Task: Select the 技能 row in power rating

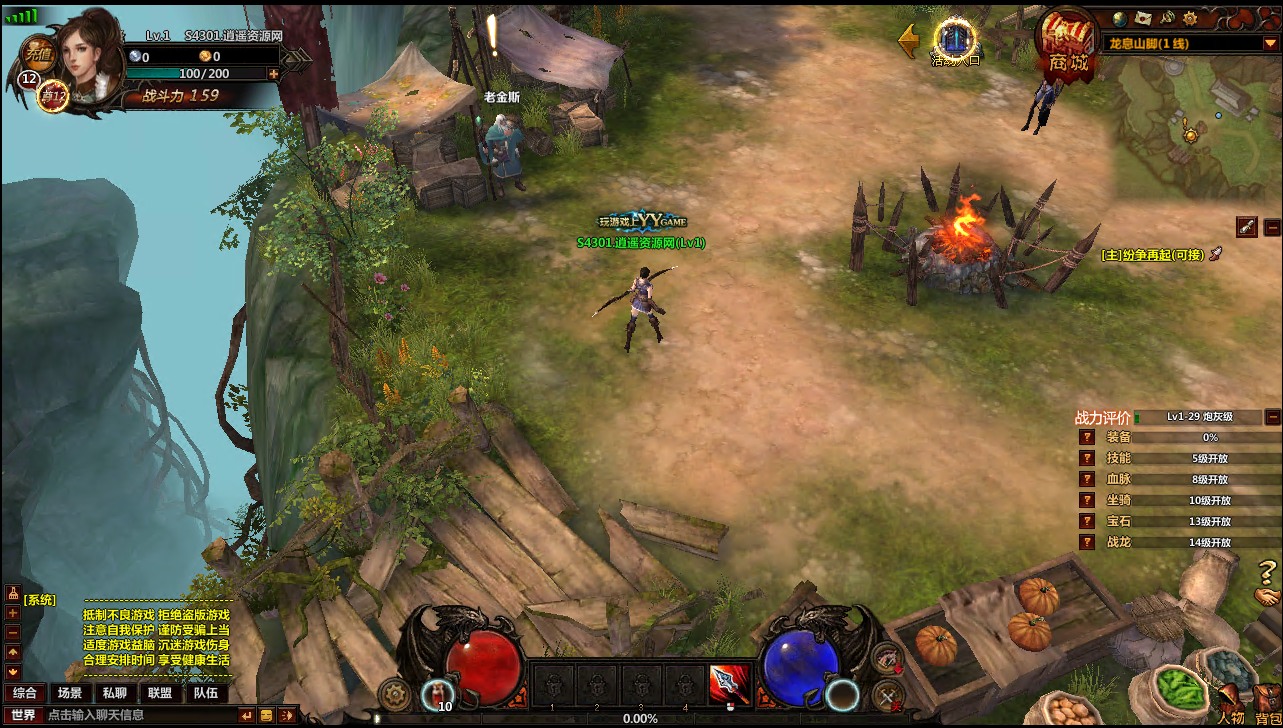Action: 1118,458
